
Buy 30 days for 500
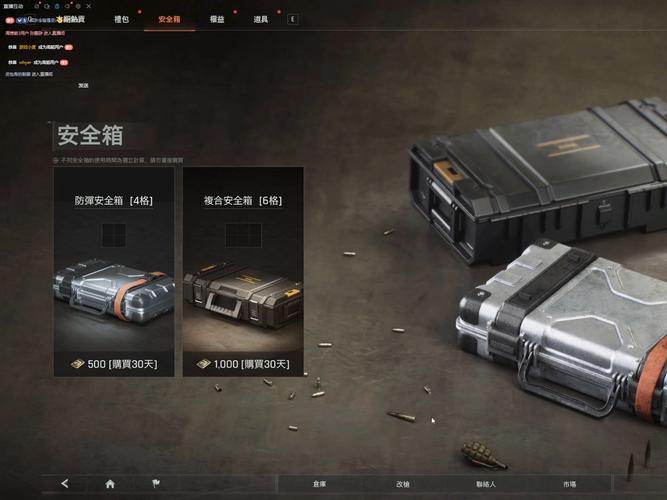pos(114,364)
